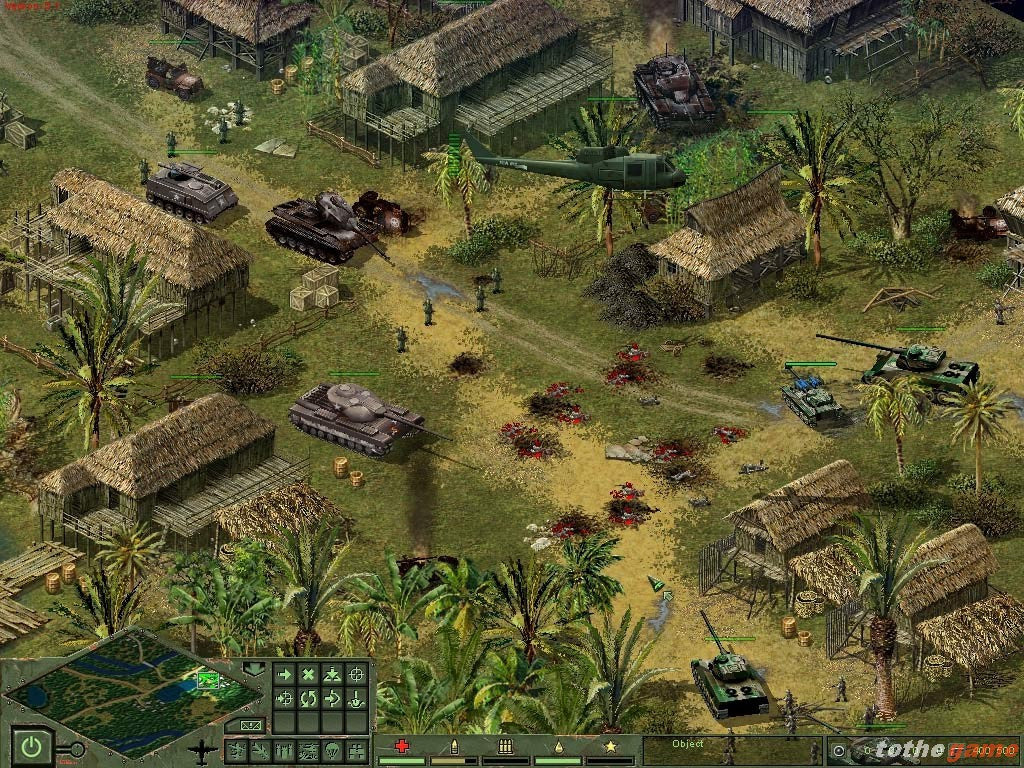1024x768 pixels.
Task: Pick the first aircraft support icon
Action: click(x=237, y=749)
